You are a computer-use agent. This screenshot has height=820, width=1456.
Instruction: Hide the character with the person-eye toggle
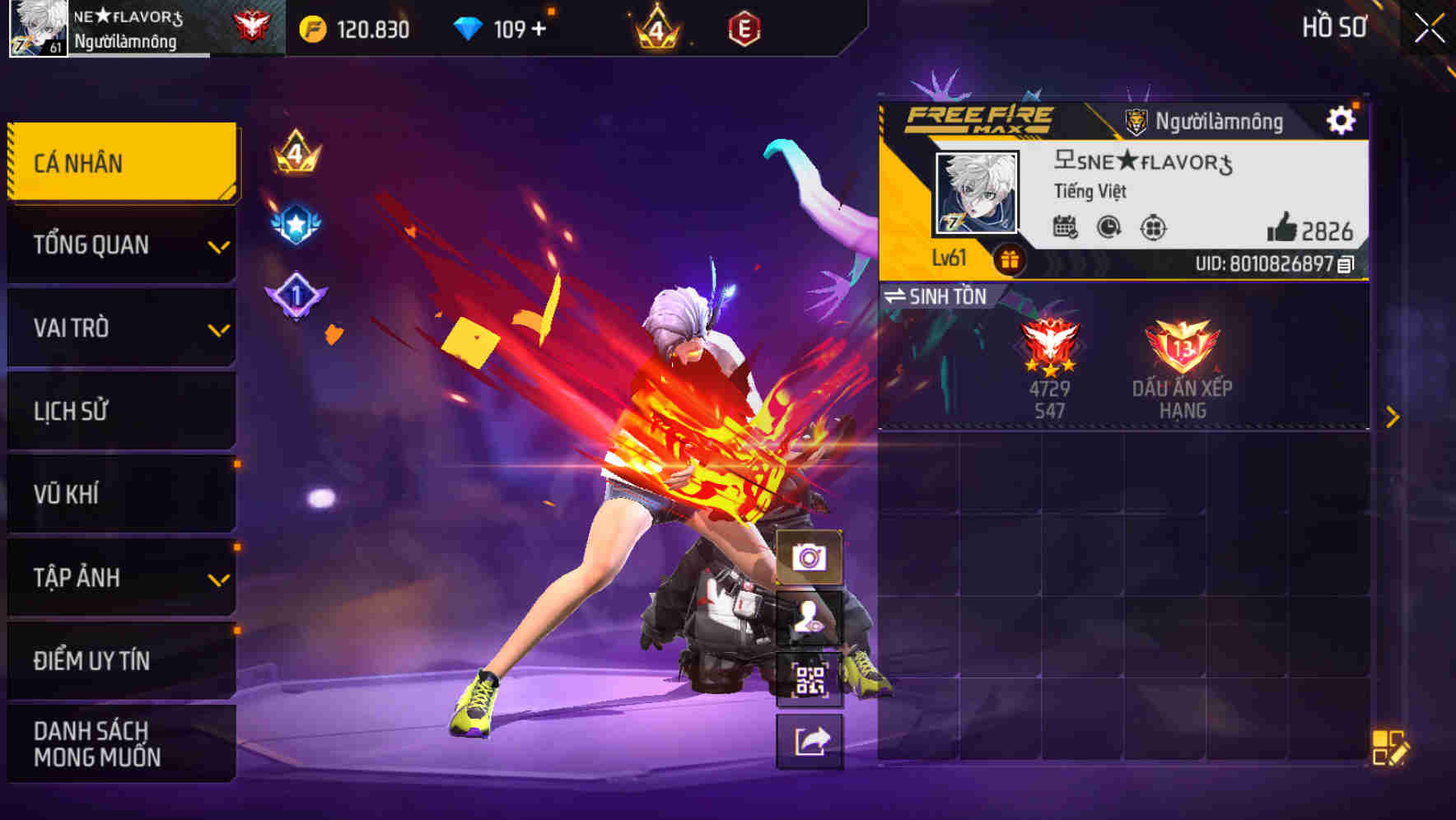tap(810, 616)
